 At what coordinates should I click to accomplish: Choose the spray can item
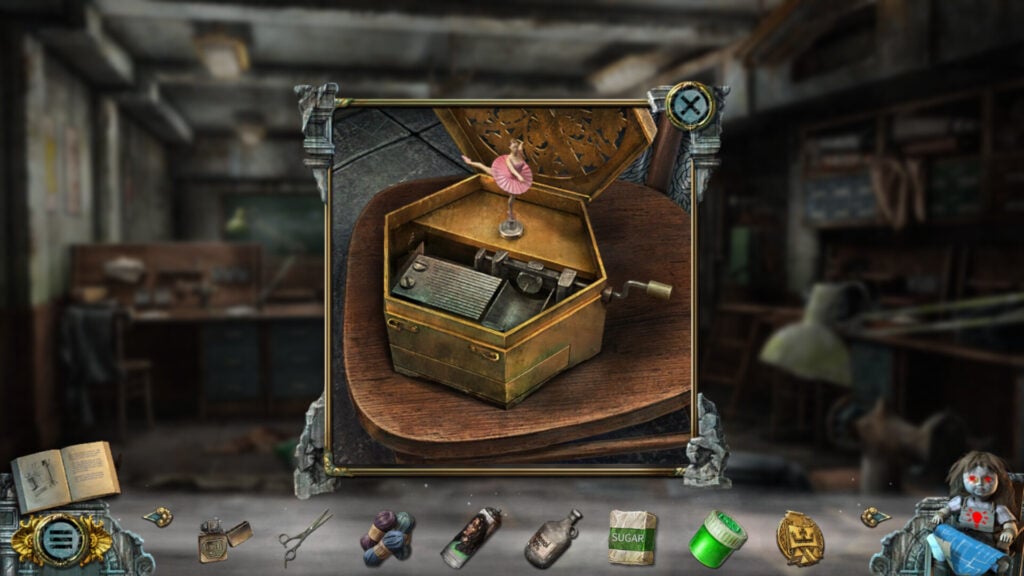469,538
